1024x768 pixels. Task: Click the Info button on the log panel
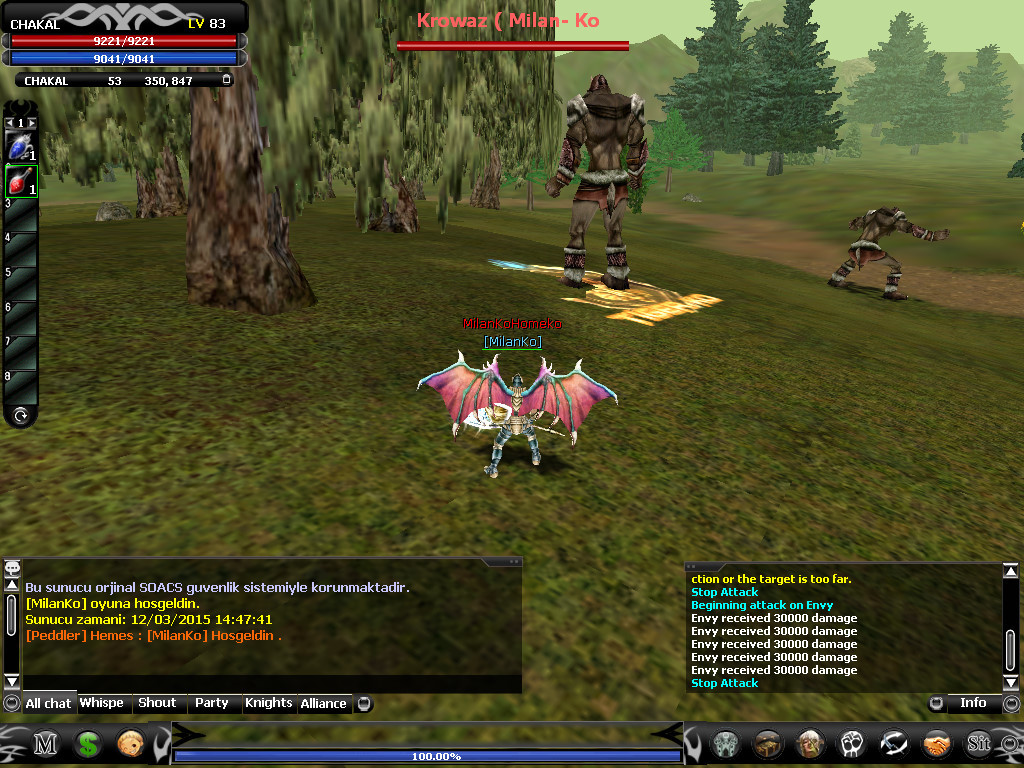click(973, 703)
